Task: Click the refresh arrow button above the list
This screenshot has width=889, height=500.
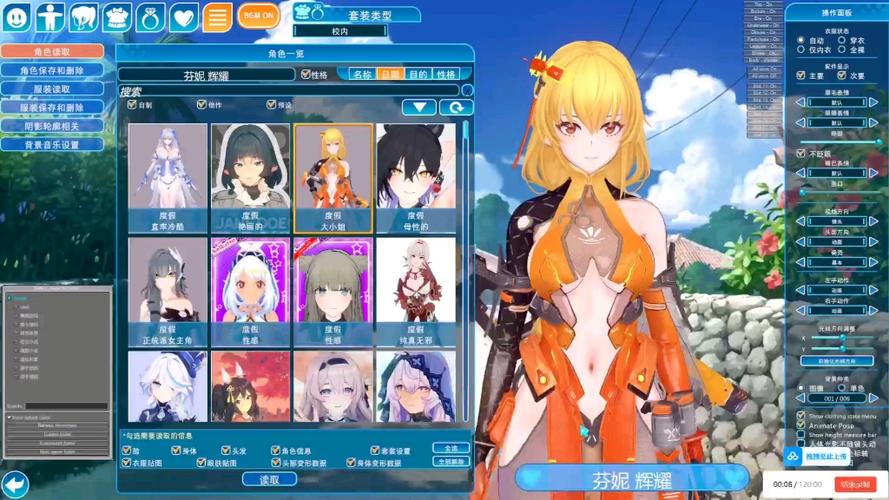Action: [455, 107]
